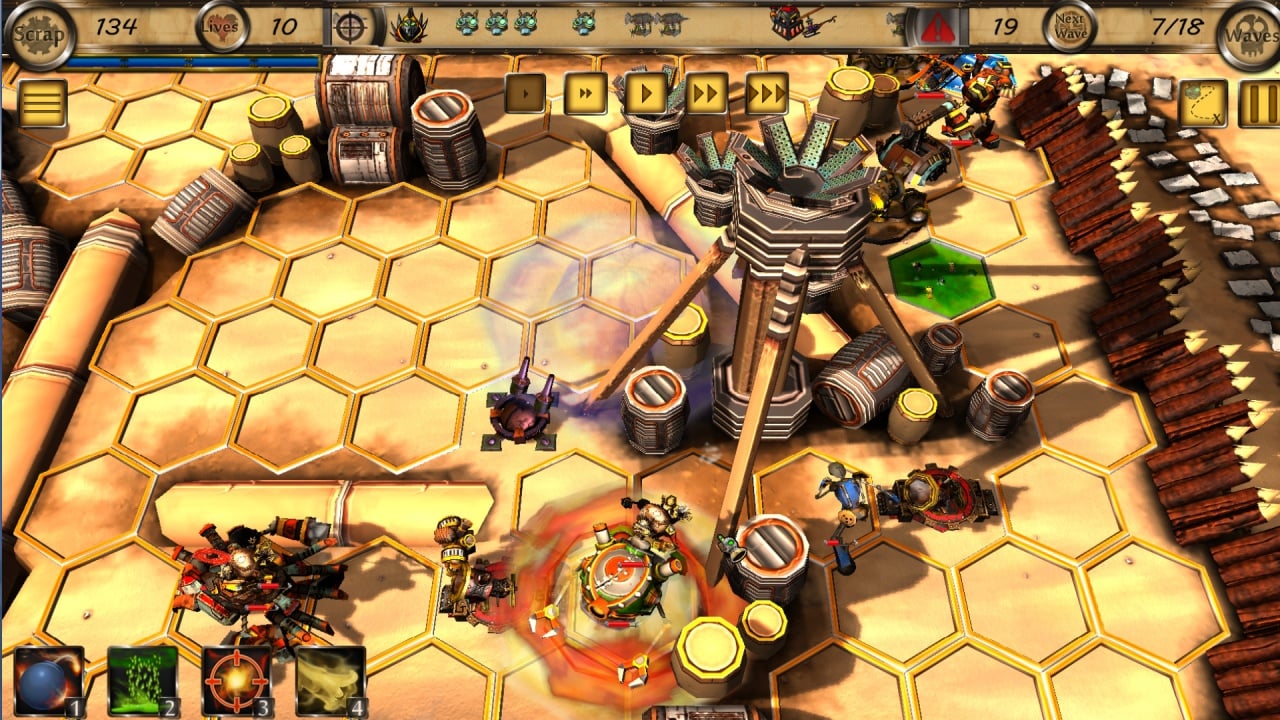The height and width of the screenshot is (720, 1280).
Task: Use the green acid rain ability
Action: (143, 681)
